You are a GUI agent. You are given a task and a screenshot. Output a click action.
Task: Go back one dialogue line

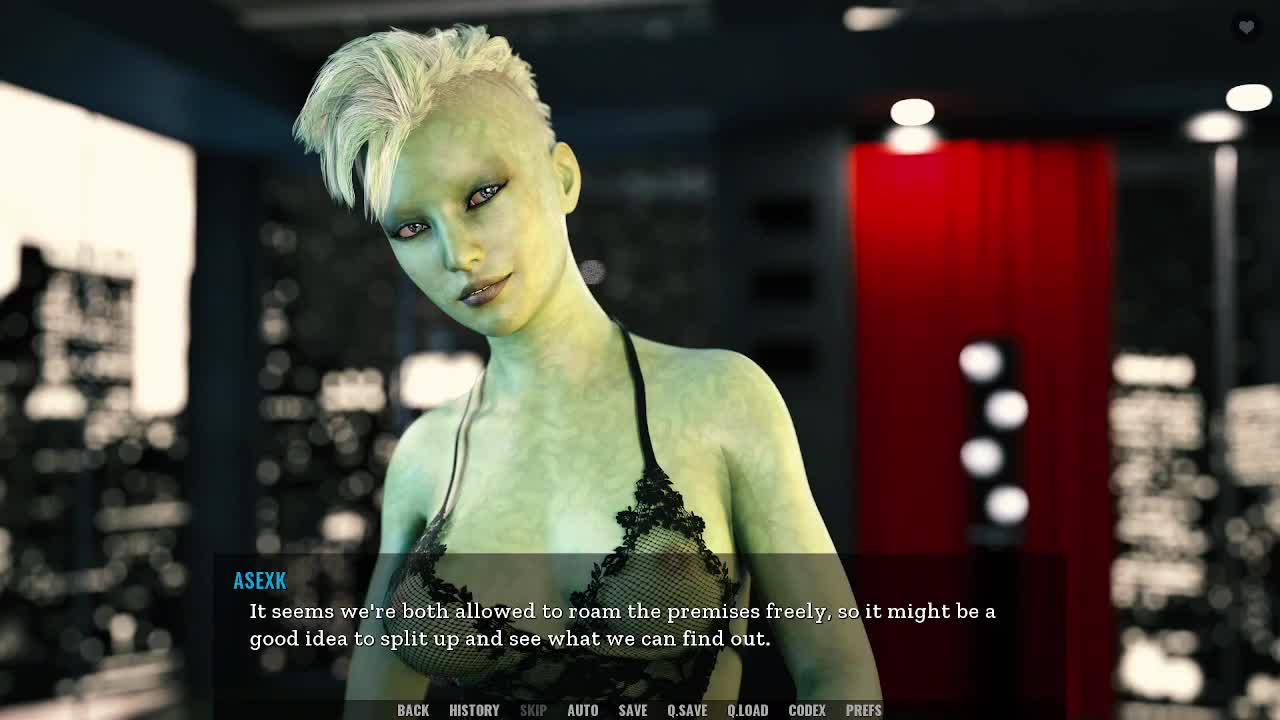413,710
